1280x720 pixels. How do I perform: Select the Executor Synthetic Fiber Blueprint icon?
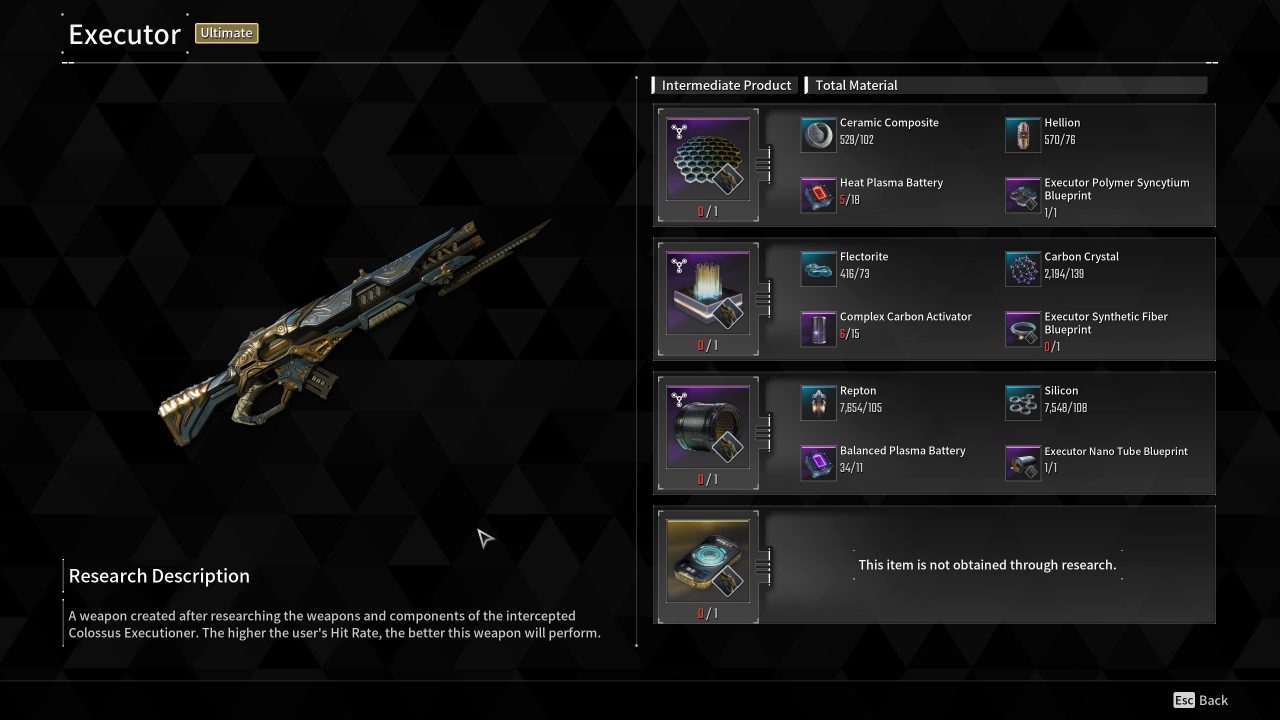(x=1022, y=328)
